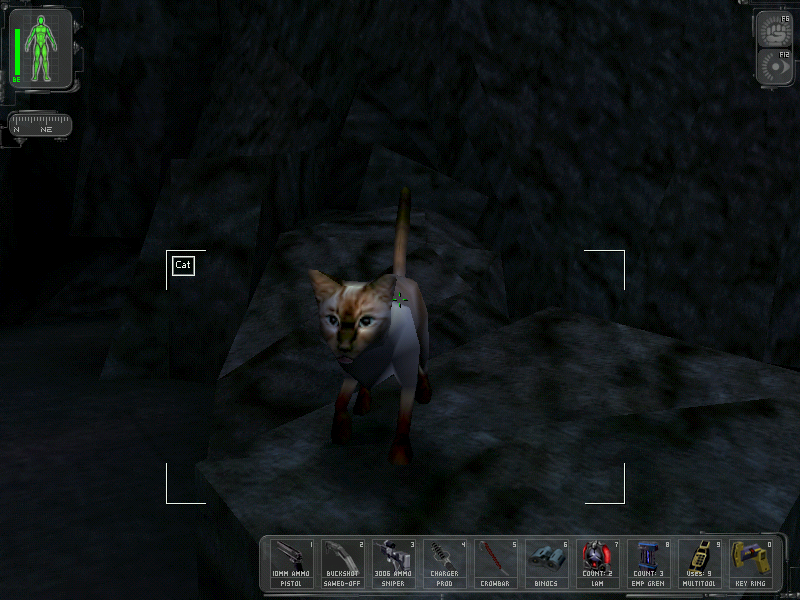Toggle the light augmentation icon
Image resolution: width=800 pixels, height=600 pixels.
(776, 66)
